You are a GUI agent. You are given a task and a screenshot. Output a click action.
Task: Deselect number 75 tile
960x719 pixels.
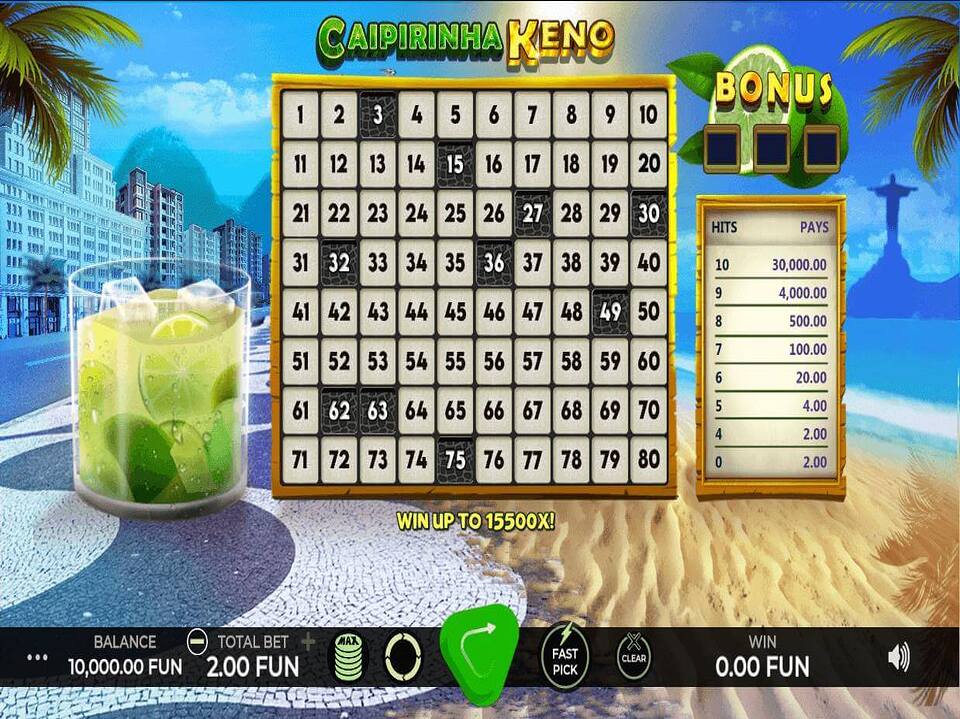click(455, 460)
